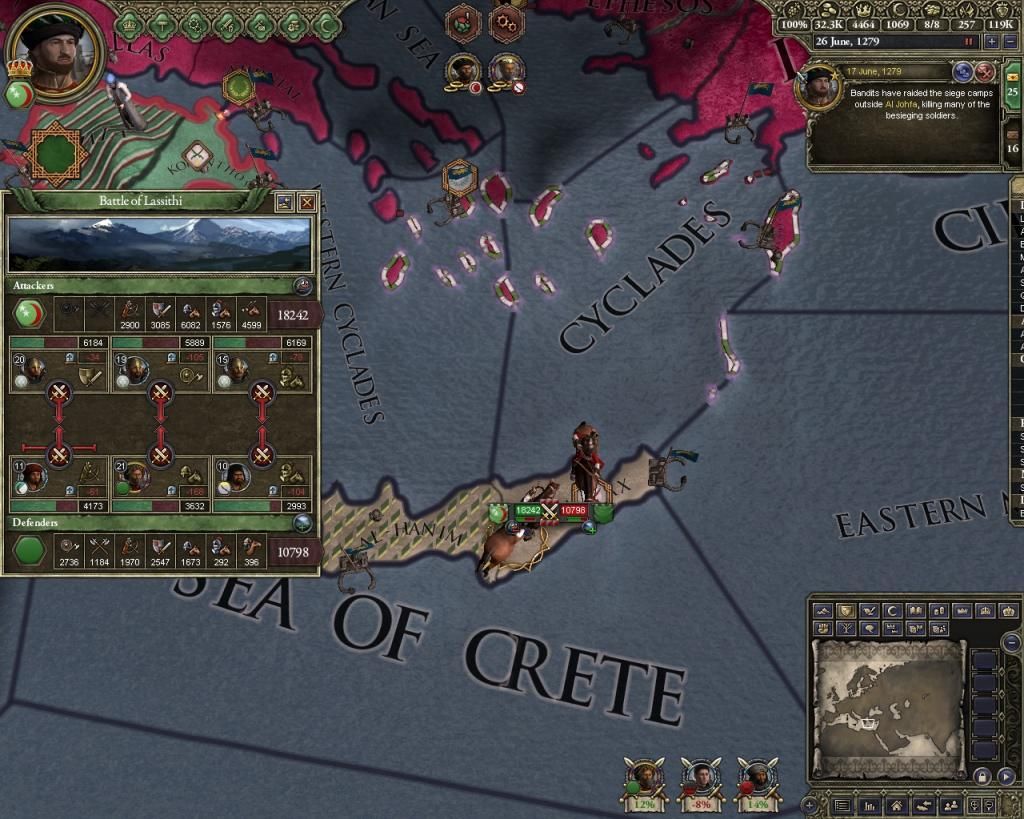
Task: Close the Battle of Lassithi window
Action: [307, 201]
